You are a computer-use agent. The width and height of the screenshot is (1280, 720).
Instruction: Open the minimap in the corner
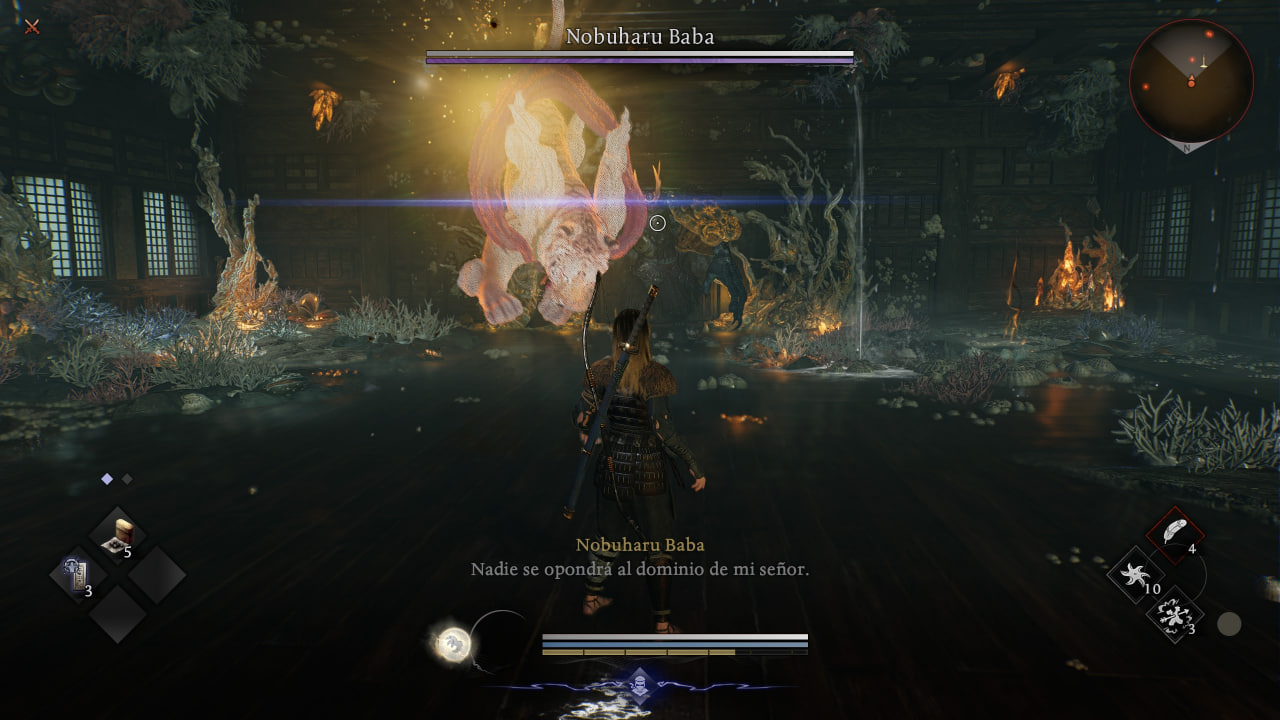tap(1192, 80)
